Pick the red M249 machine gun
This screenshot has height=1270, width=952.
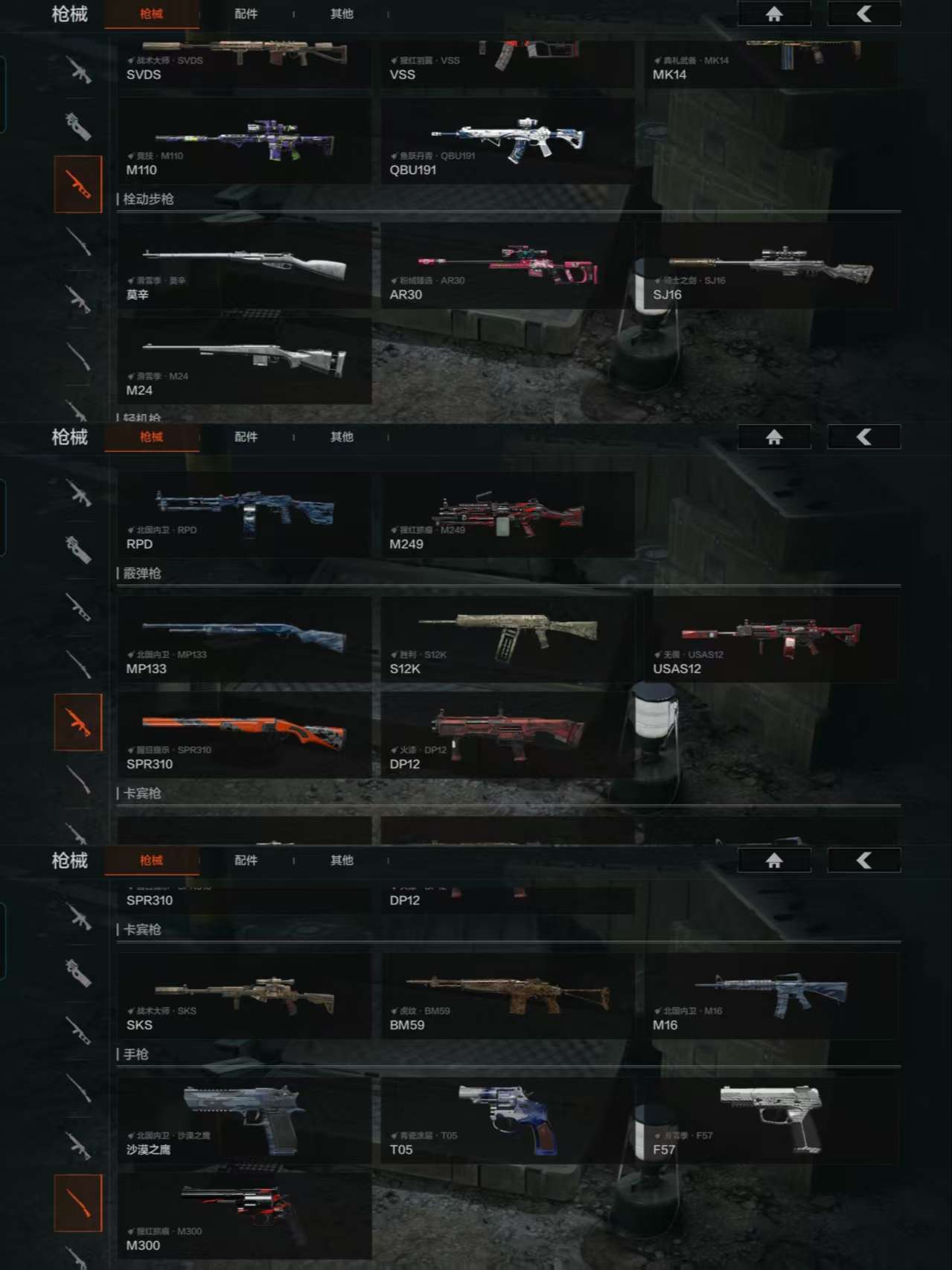coord(508,515)
